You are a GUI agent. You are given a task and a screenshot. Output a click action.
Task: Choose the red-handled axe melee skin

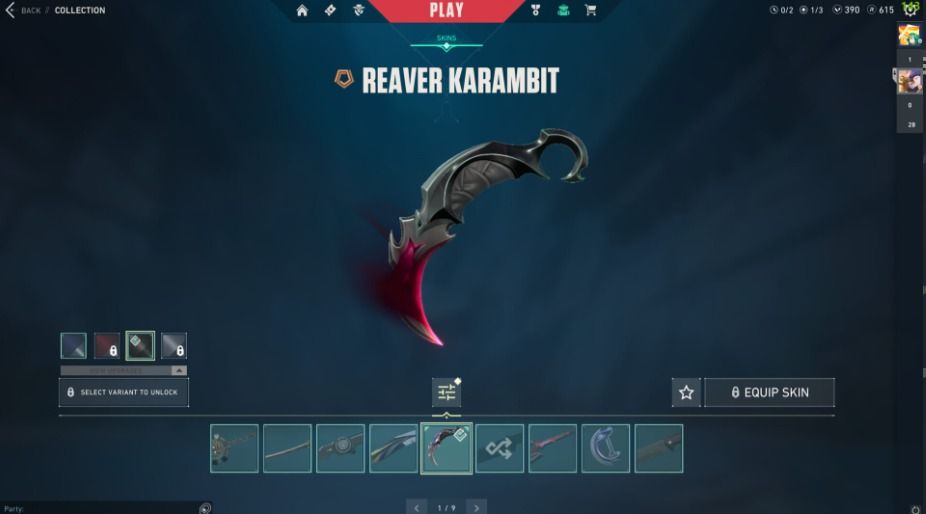point(552,448)
